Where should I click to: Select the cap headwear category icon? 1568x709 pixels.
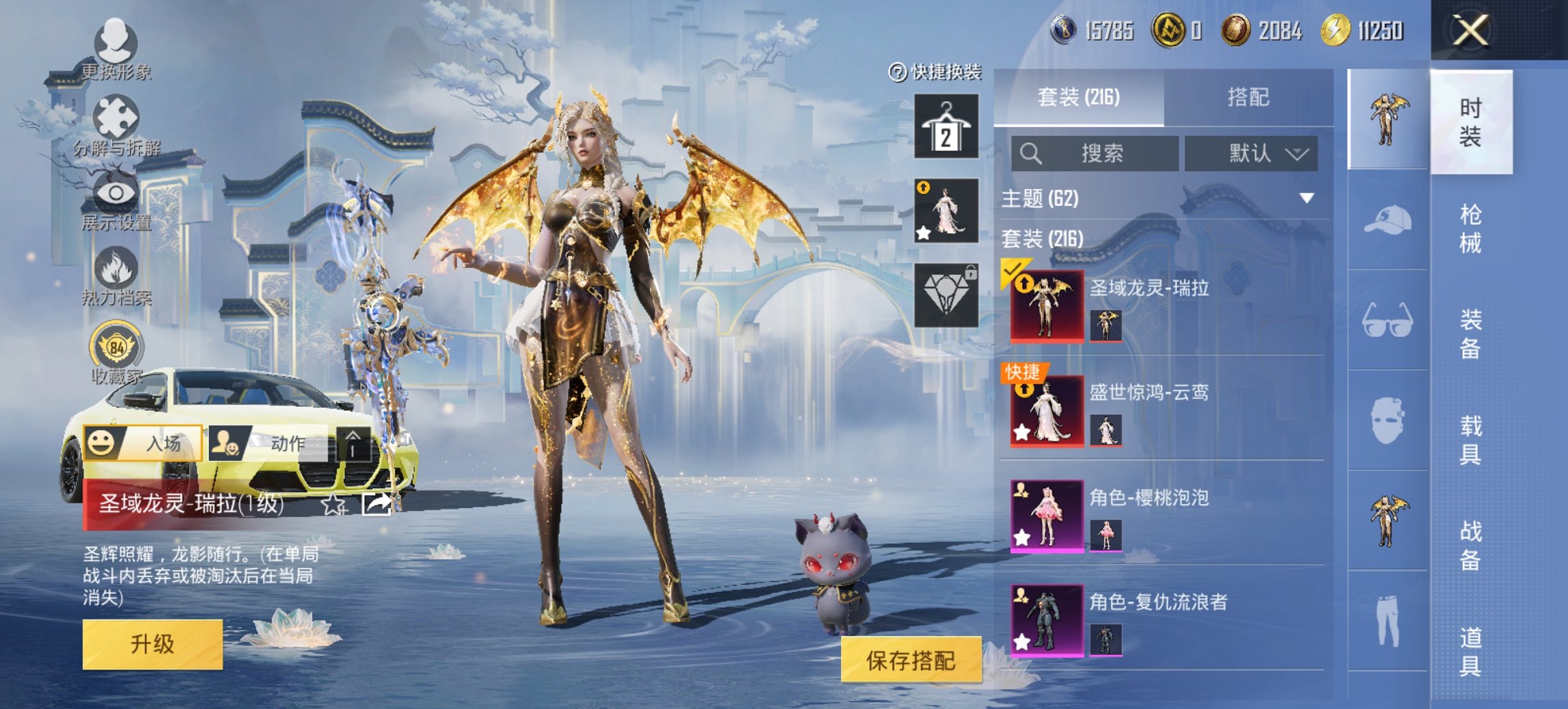pos(1388,219)
